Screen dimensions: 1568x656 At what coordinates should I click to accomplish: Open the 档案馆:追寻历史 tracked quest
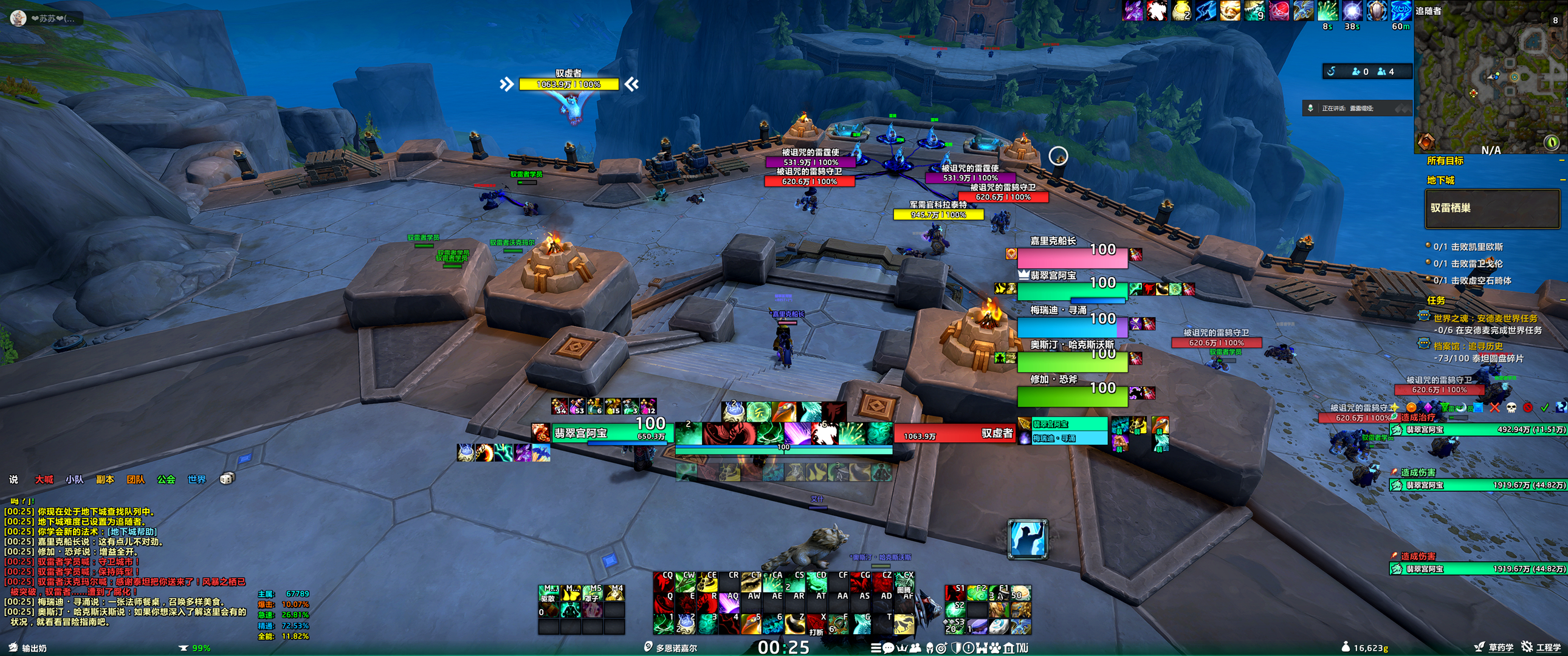coord(1473,346)
